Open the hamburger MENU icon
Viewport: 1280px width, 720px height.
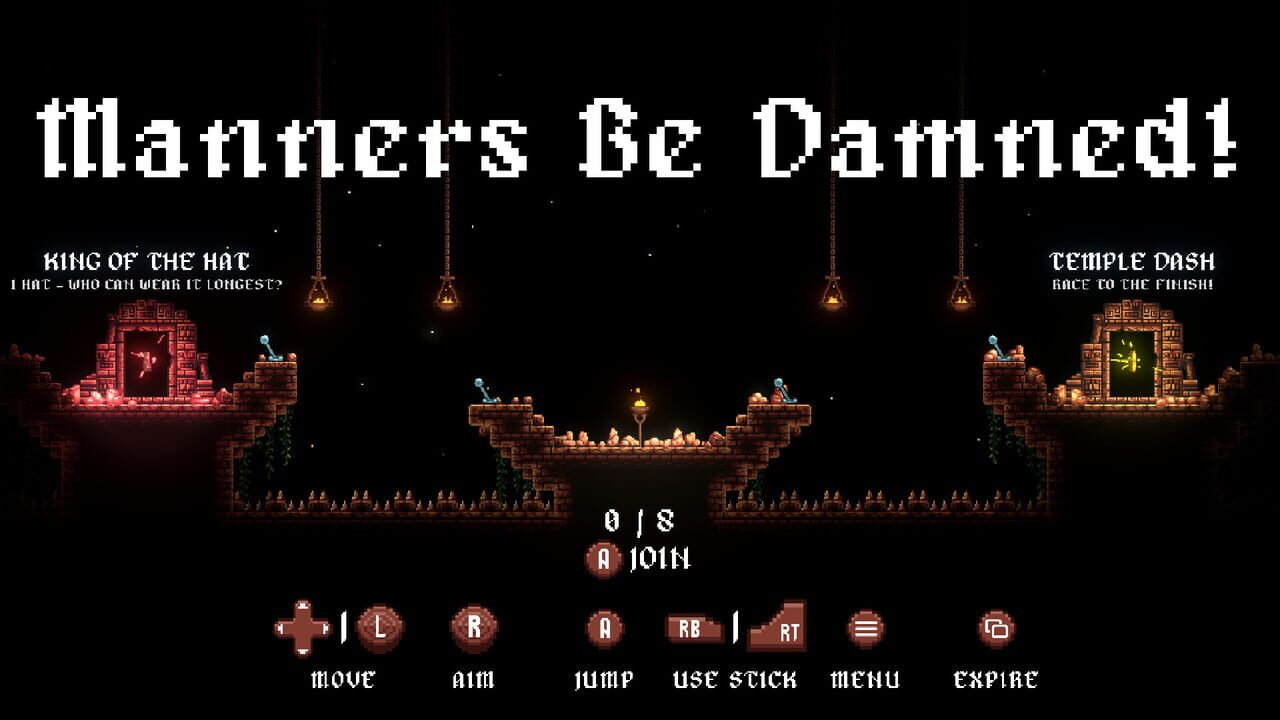[864, 630]
